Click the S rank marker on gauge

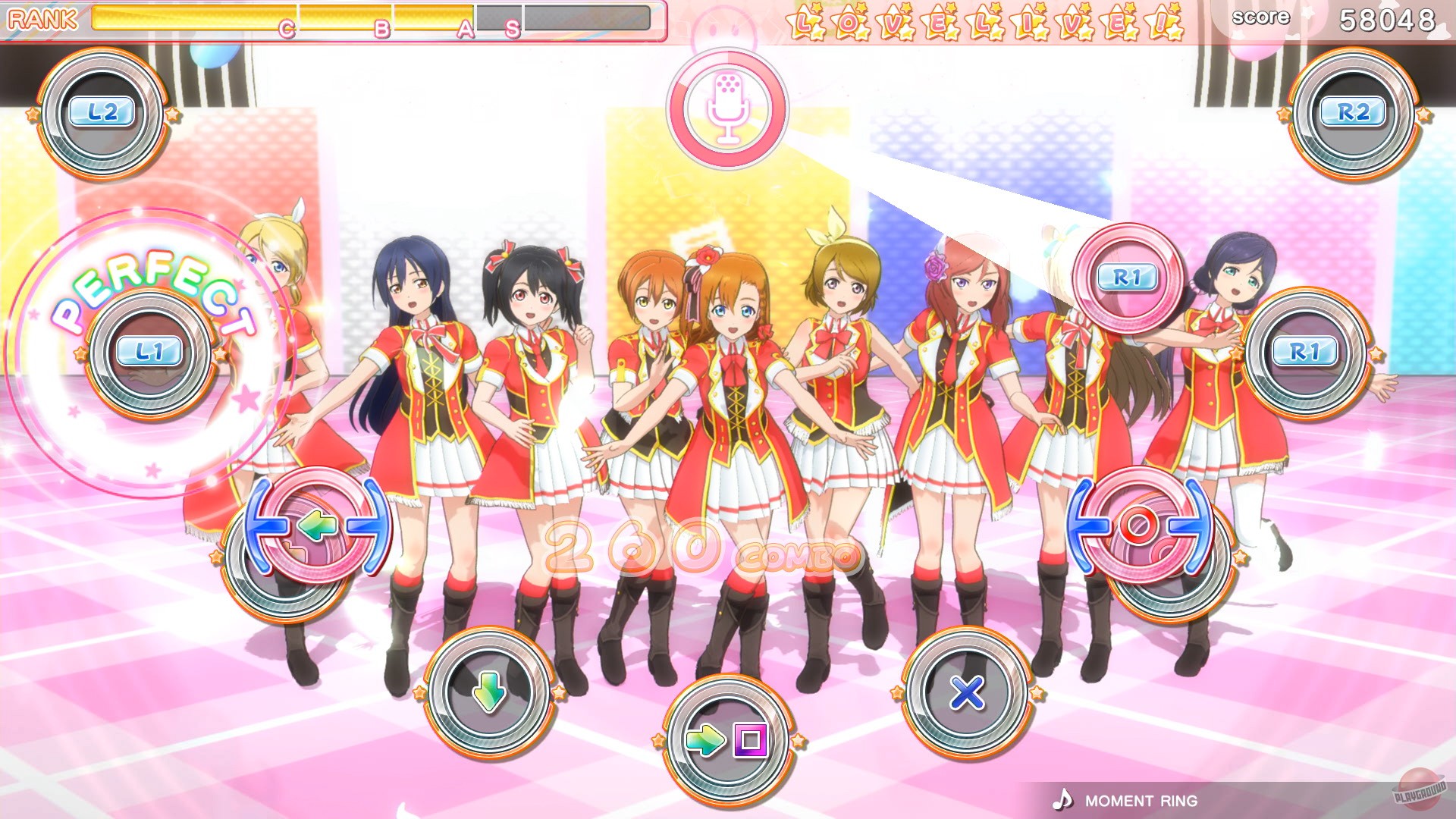click(x=513, y=30)
